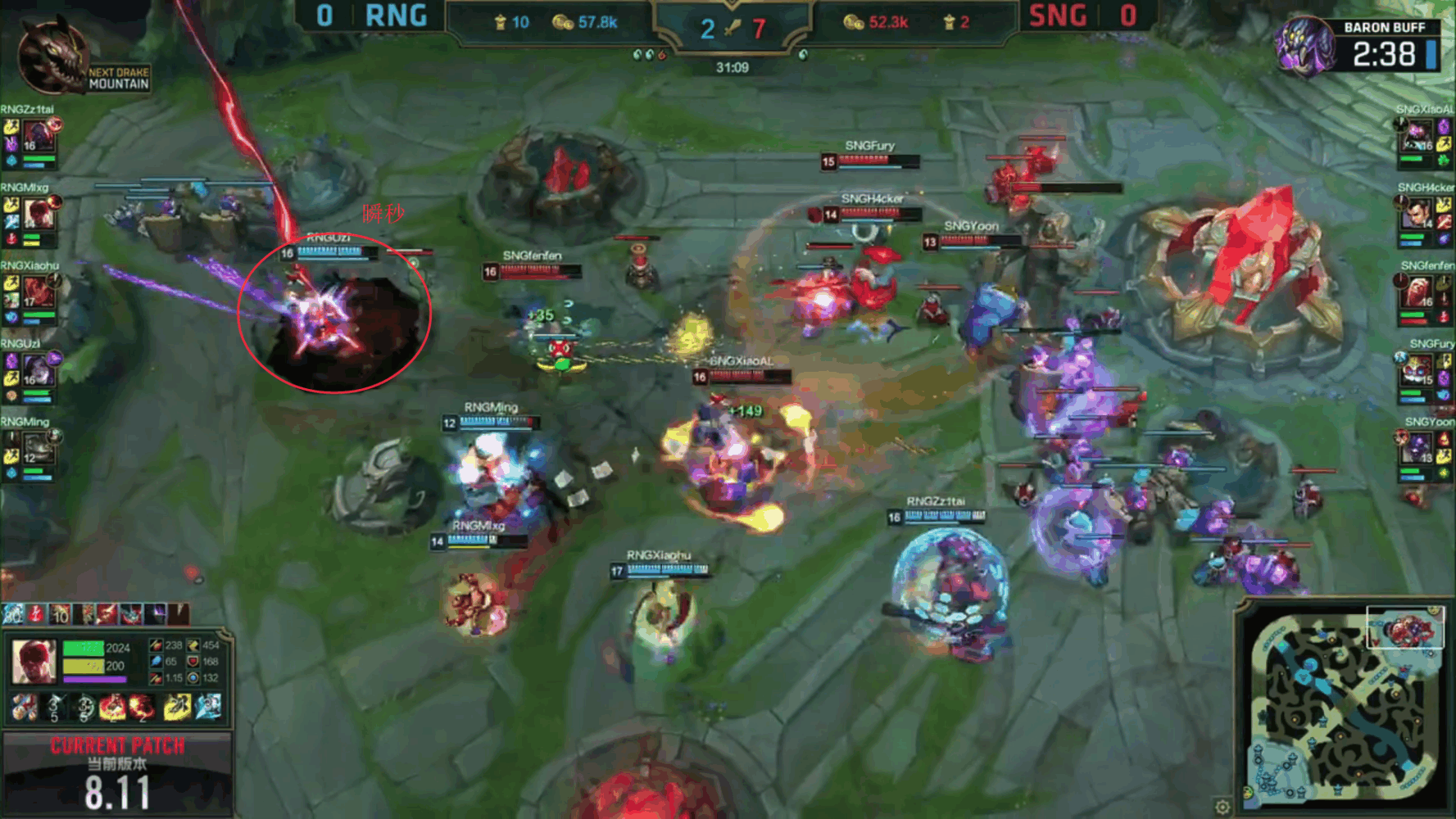This screenshot has height=819, width=1456.
Task: Select the RNGUzi player portrait
Action: click(37, 370)
